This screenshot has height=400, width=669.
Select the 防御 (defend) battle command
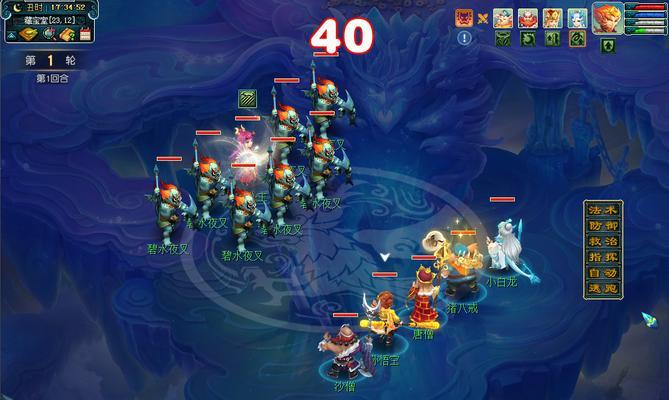599,226
